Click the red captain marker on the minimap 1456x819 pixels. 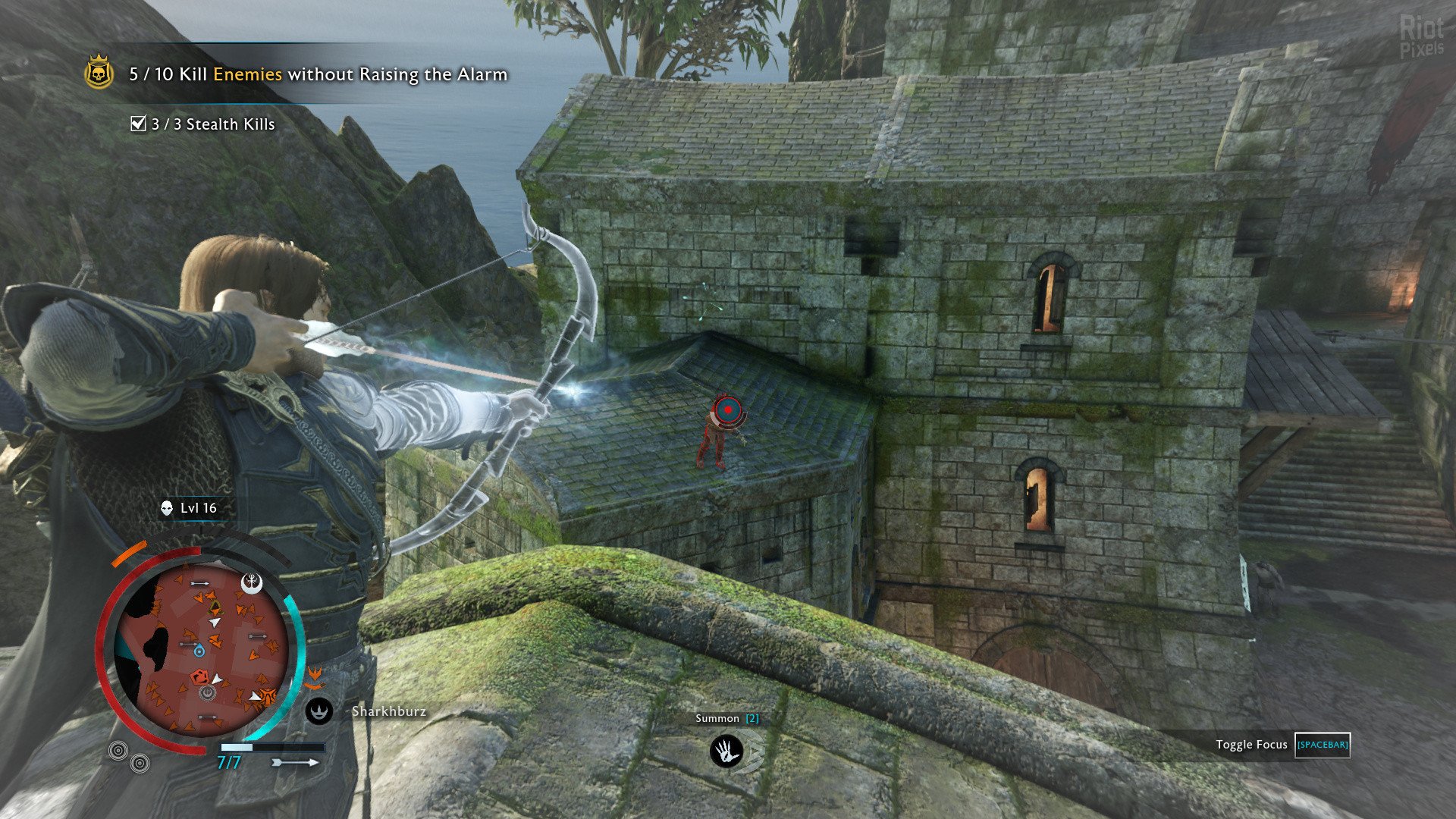pos(200,676)
